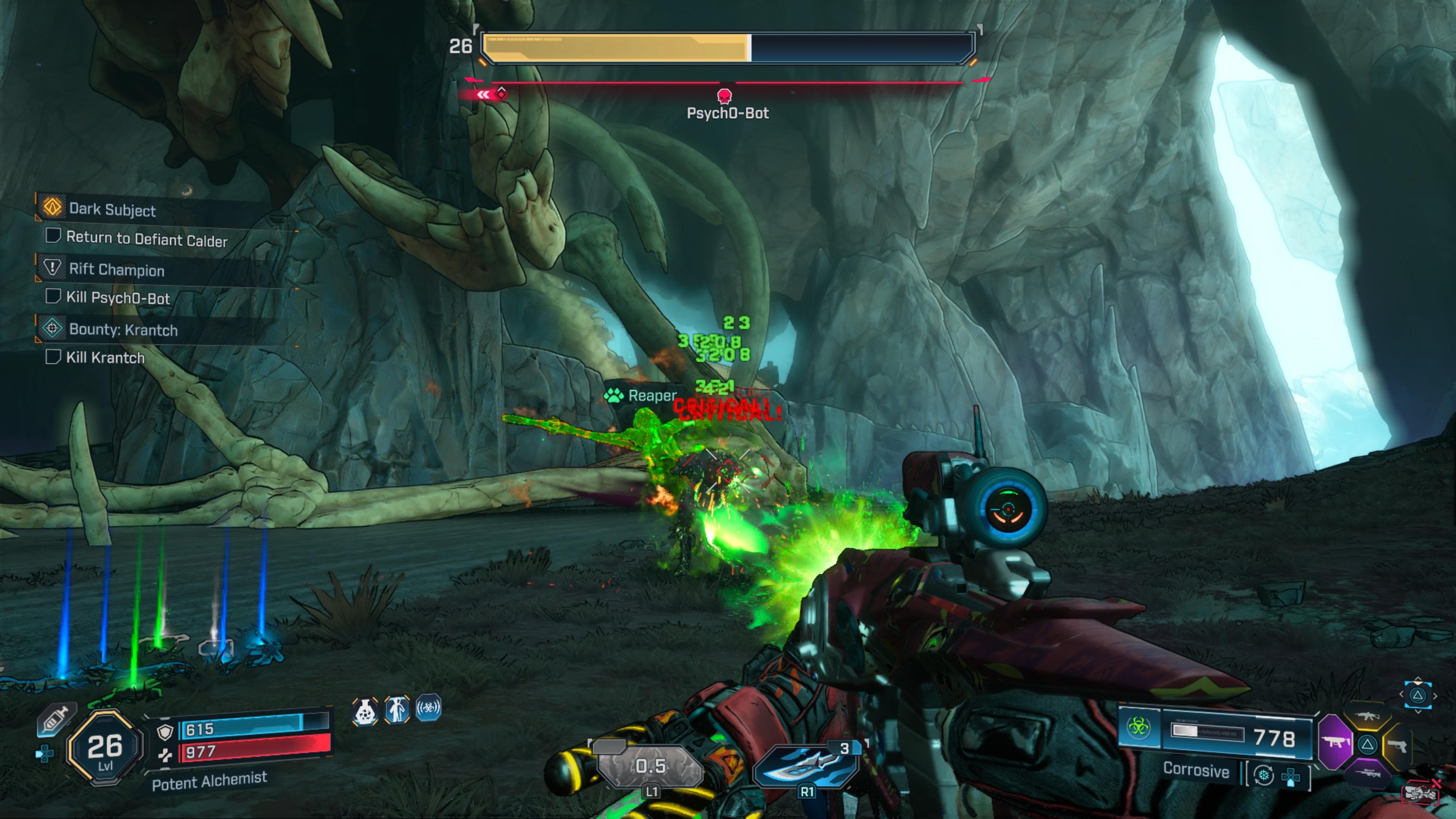Select the Bounty: Krantch tracker entry
1456x819 pixels.
[122, 329]
